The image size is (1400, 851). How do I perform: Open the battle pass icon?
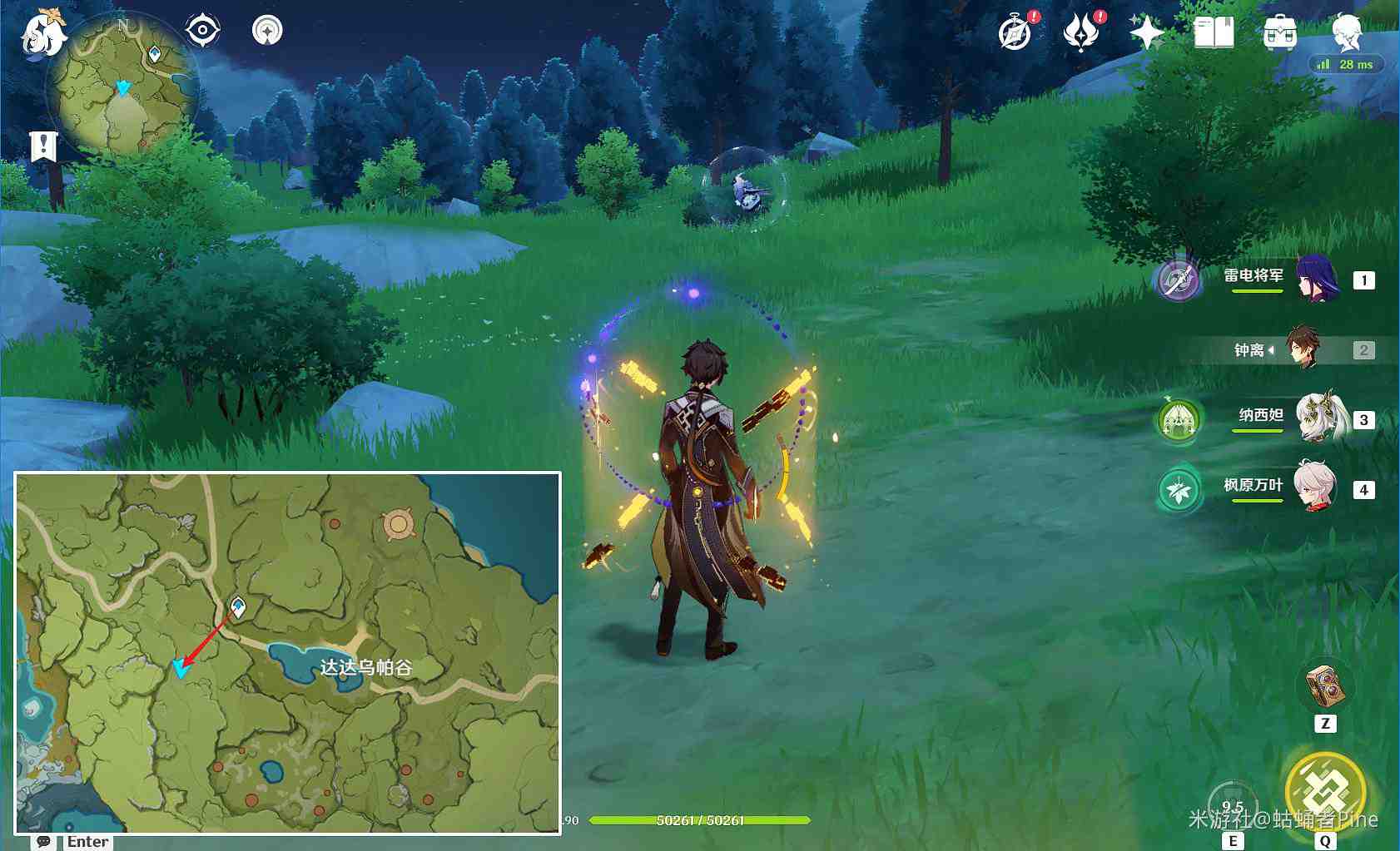point(1080,33)
